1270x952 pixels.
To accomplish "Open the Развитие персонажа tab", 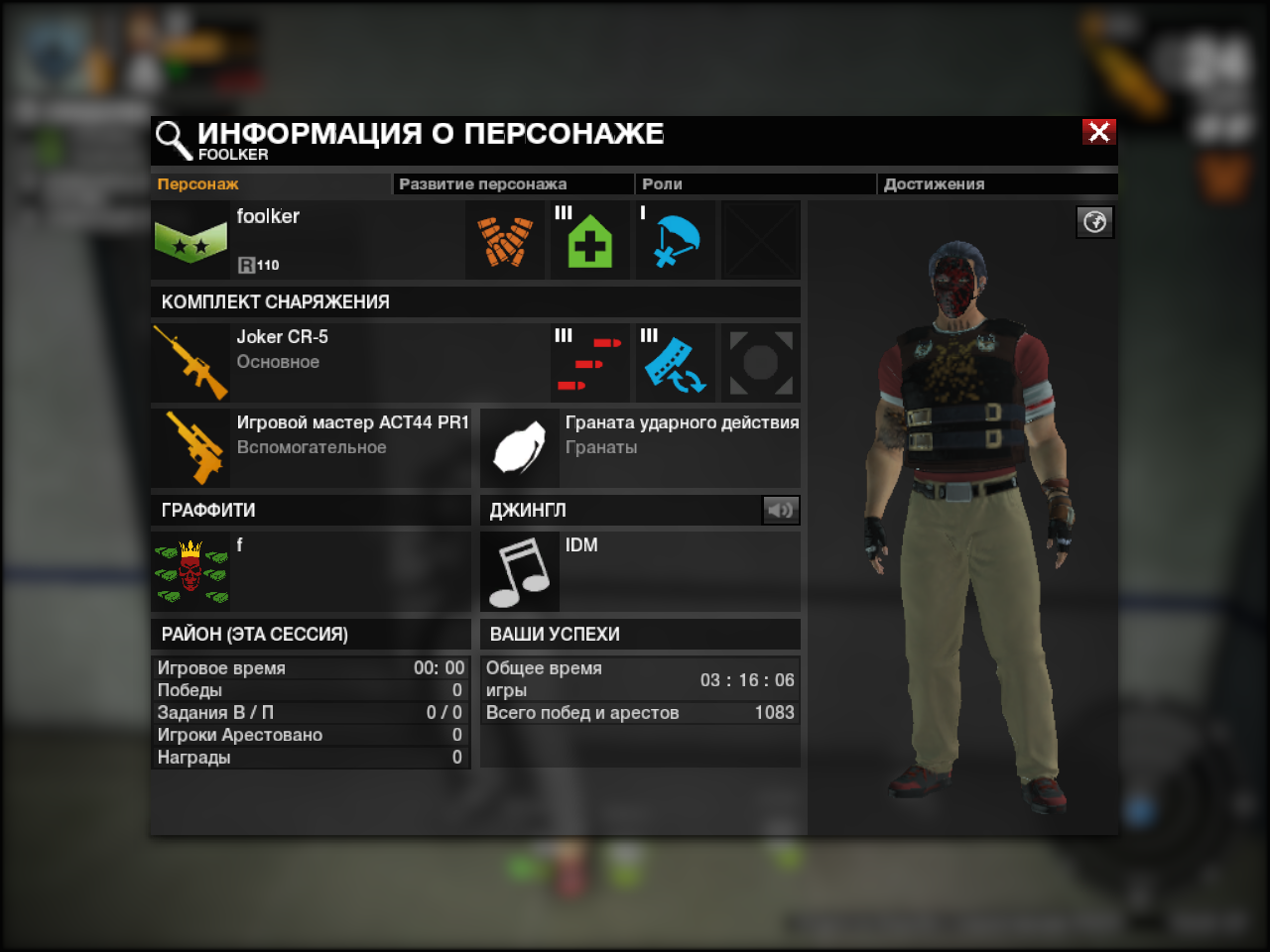I will coord(483,184).
